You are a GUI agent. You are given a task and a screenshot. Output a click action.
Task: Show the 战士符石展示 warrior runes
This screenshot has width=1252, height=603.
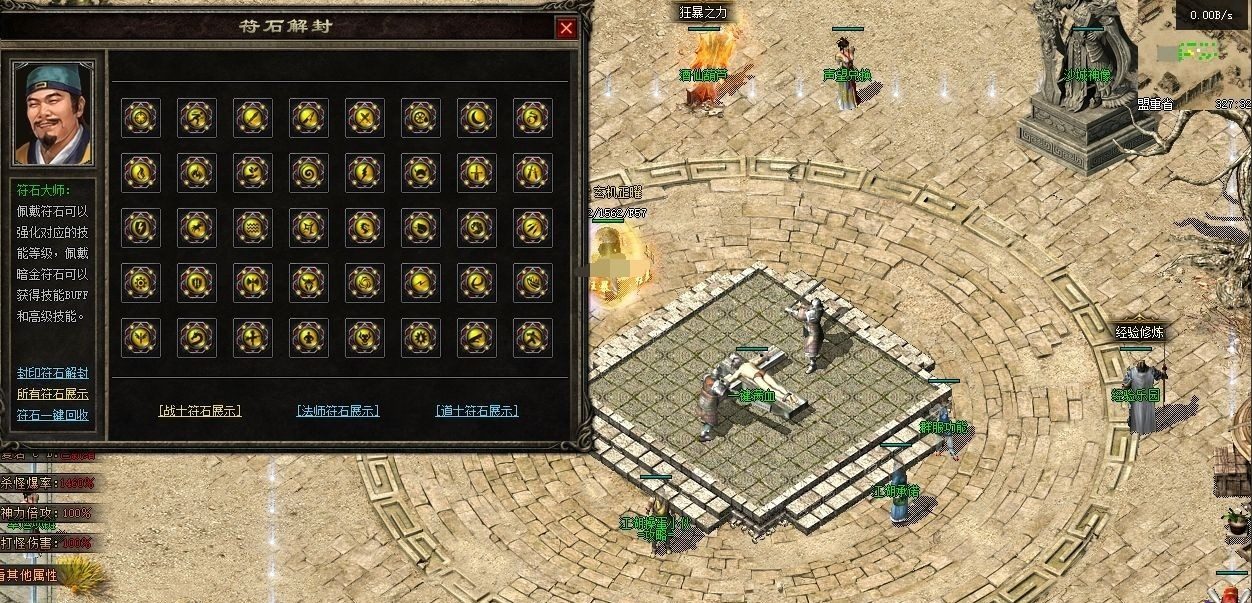[200, 410]
